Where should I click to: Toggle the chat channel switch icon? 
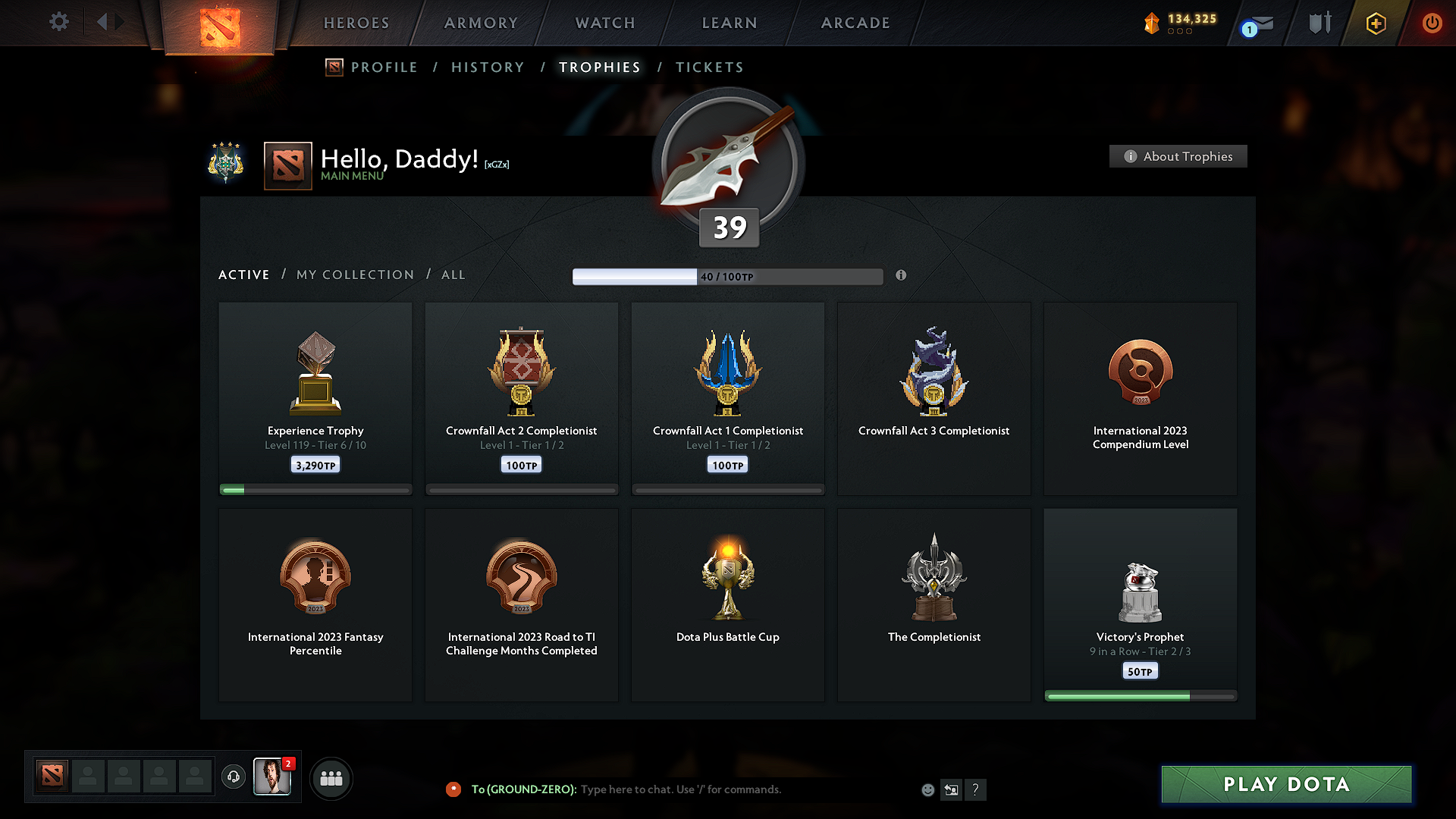pyautogui.click(x=951, y=789)
